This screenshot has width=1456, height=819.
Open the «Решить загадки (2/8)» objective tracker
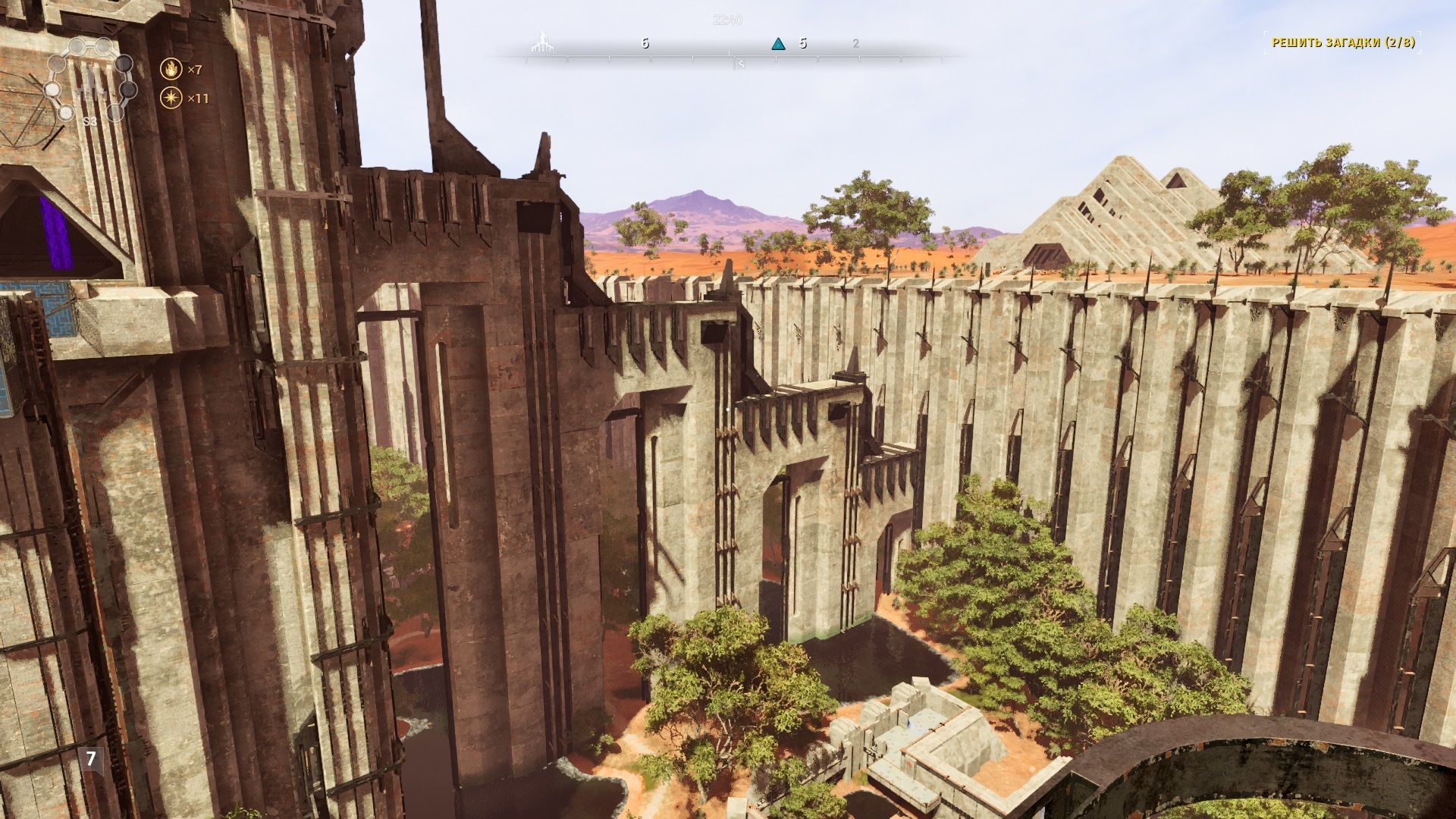pyautogui.click(x=1342, y=42)
